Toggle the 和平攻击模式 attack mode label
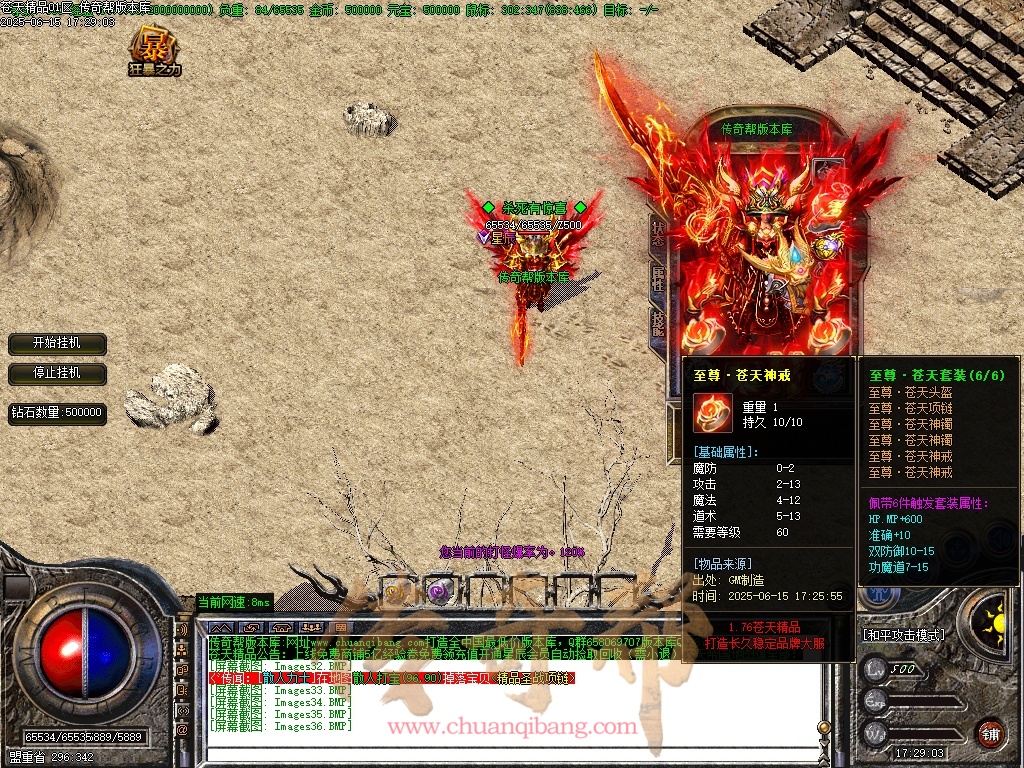 (x=903, y=635)
